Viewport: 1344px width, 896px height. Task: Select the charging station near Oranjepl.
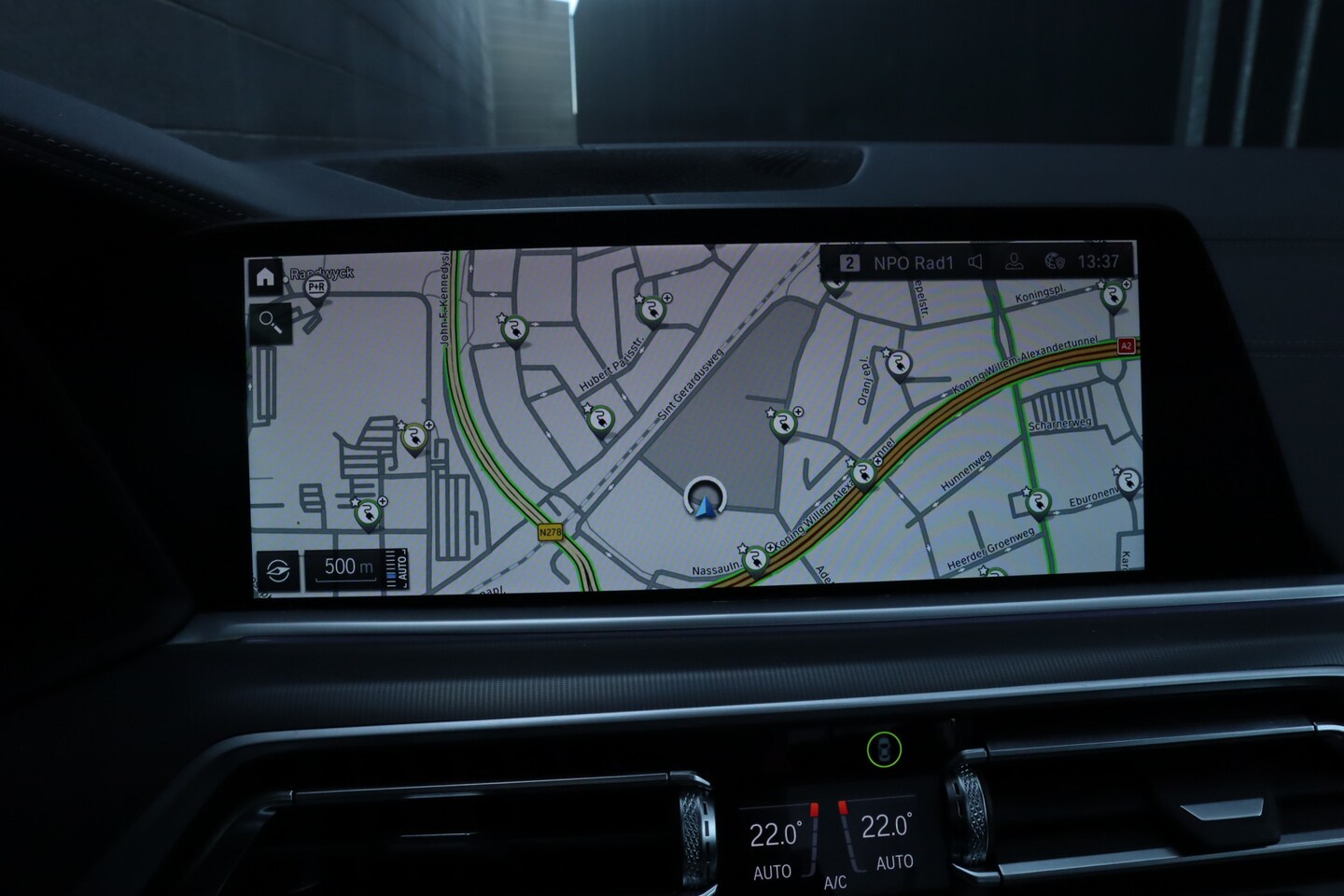click(898, 364)
